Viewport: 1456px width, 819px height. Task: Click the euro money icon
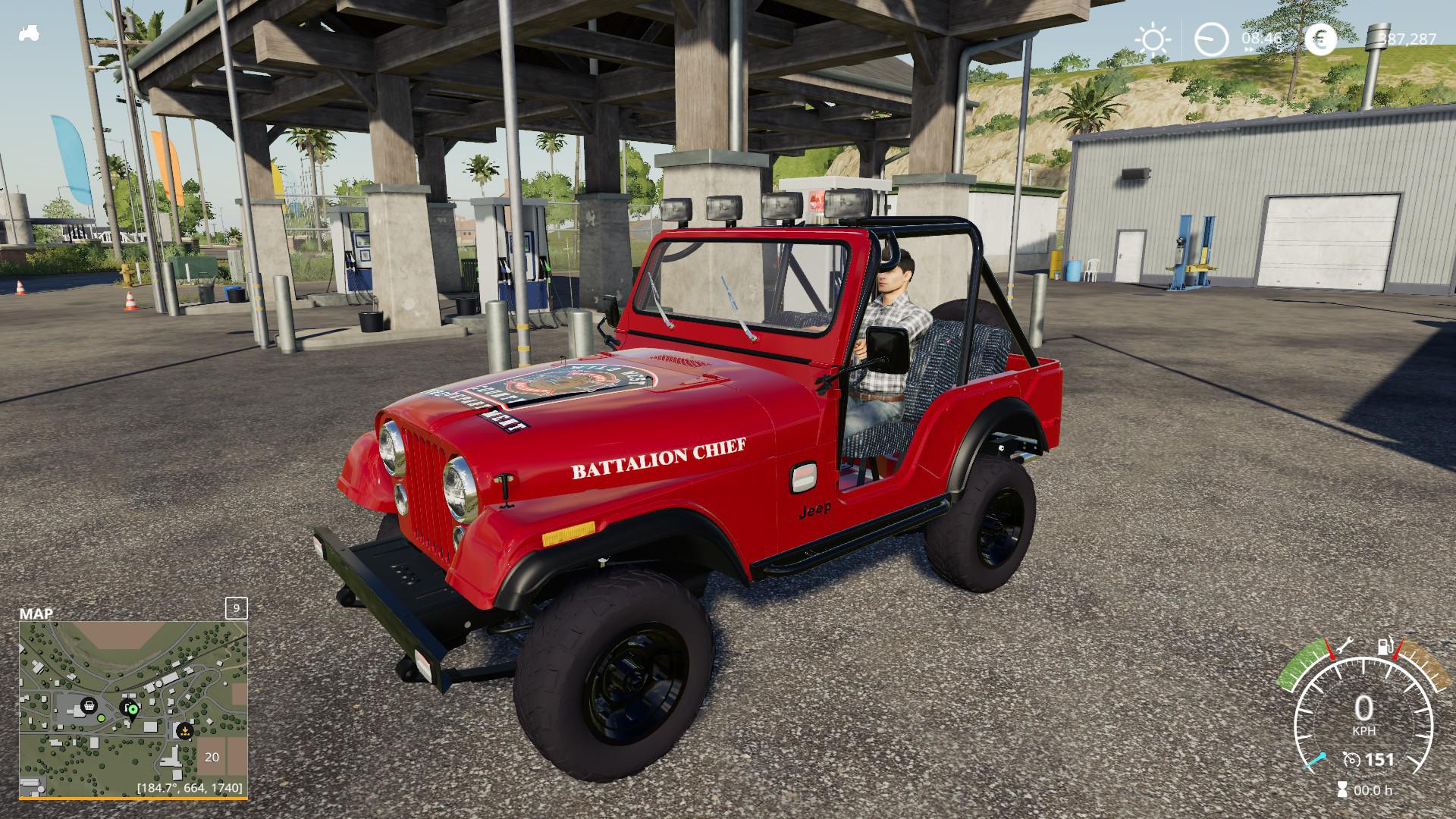[x=1320, y=39]
